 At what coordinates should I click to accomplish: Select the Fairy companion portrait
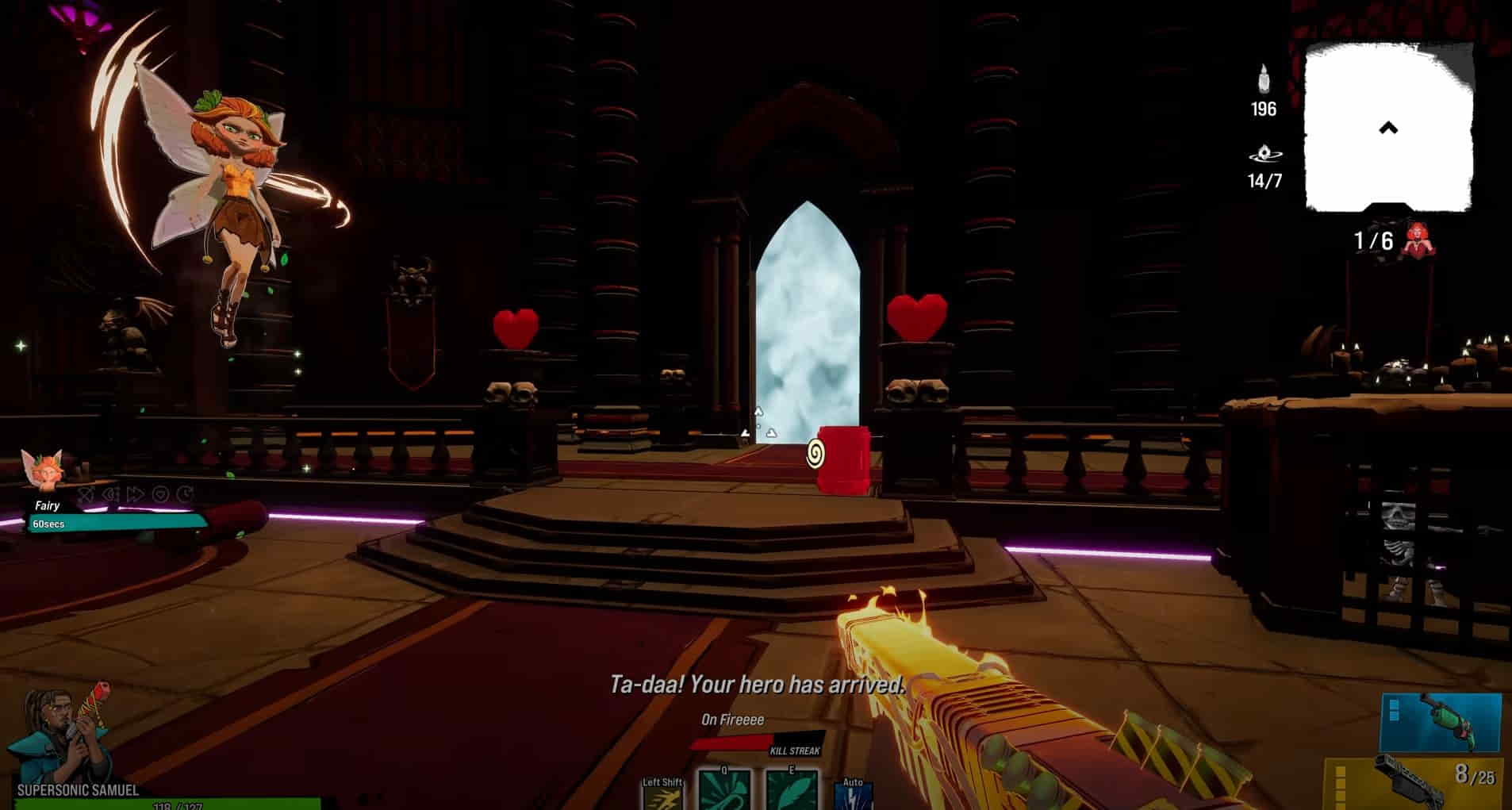(45, 470)
